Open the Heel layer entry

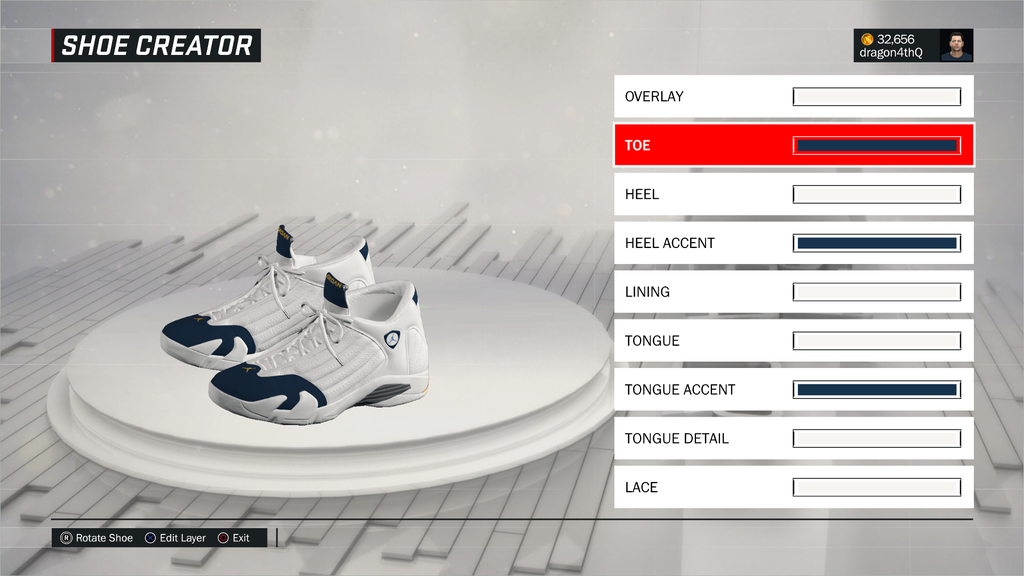tap(700, 194)
